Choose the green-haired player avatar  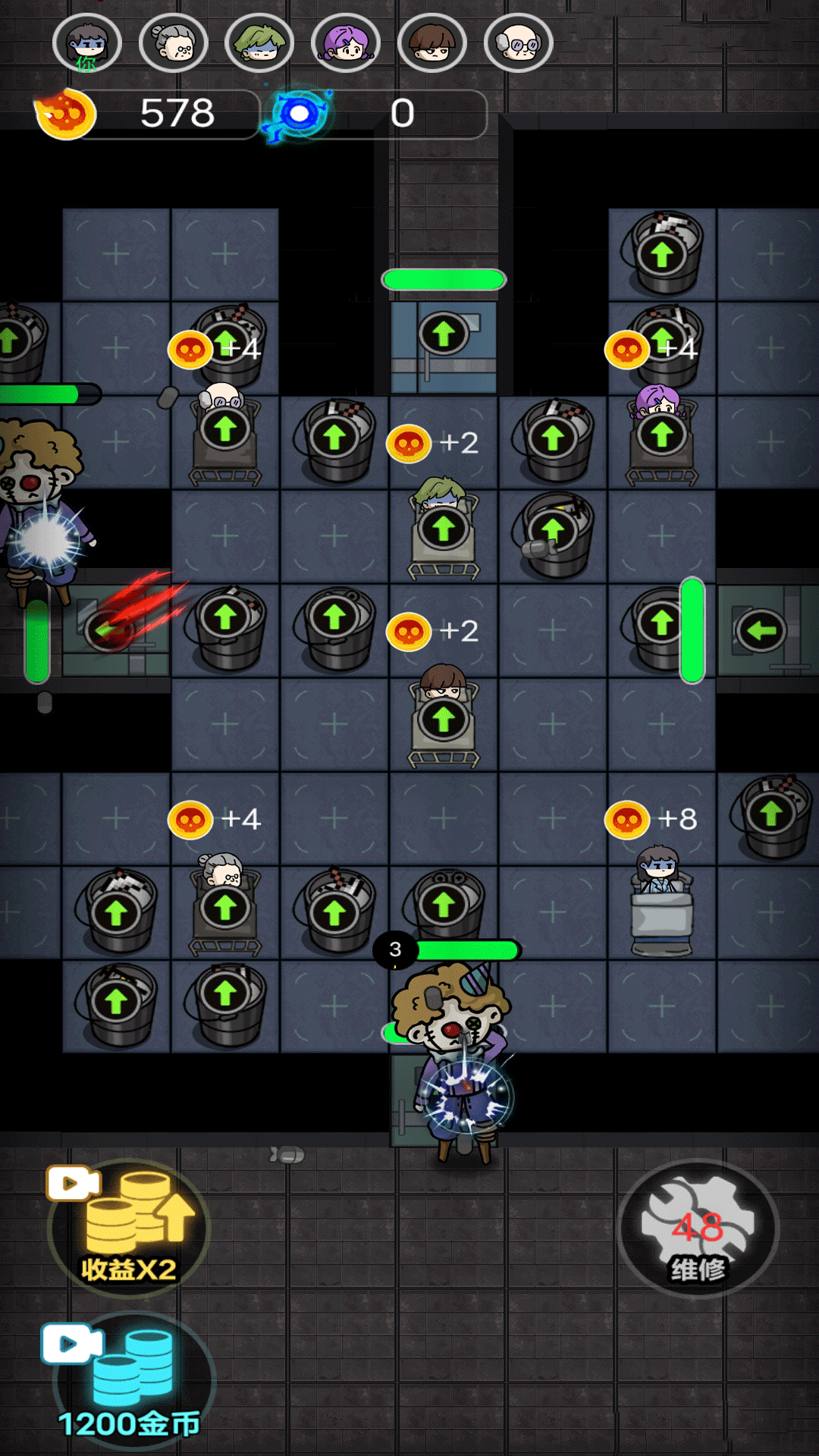259,44
